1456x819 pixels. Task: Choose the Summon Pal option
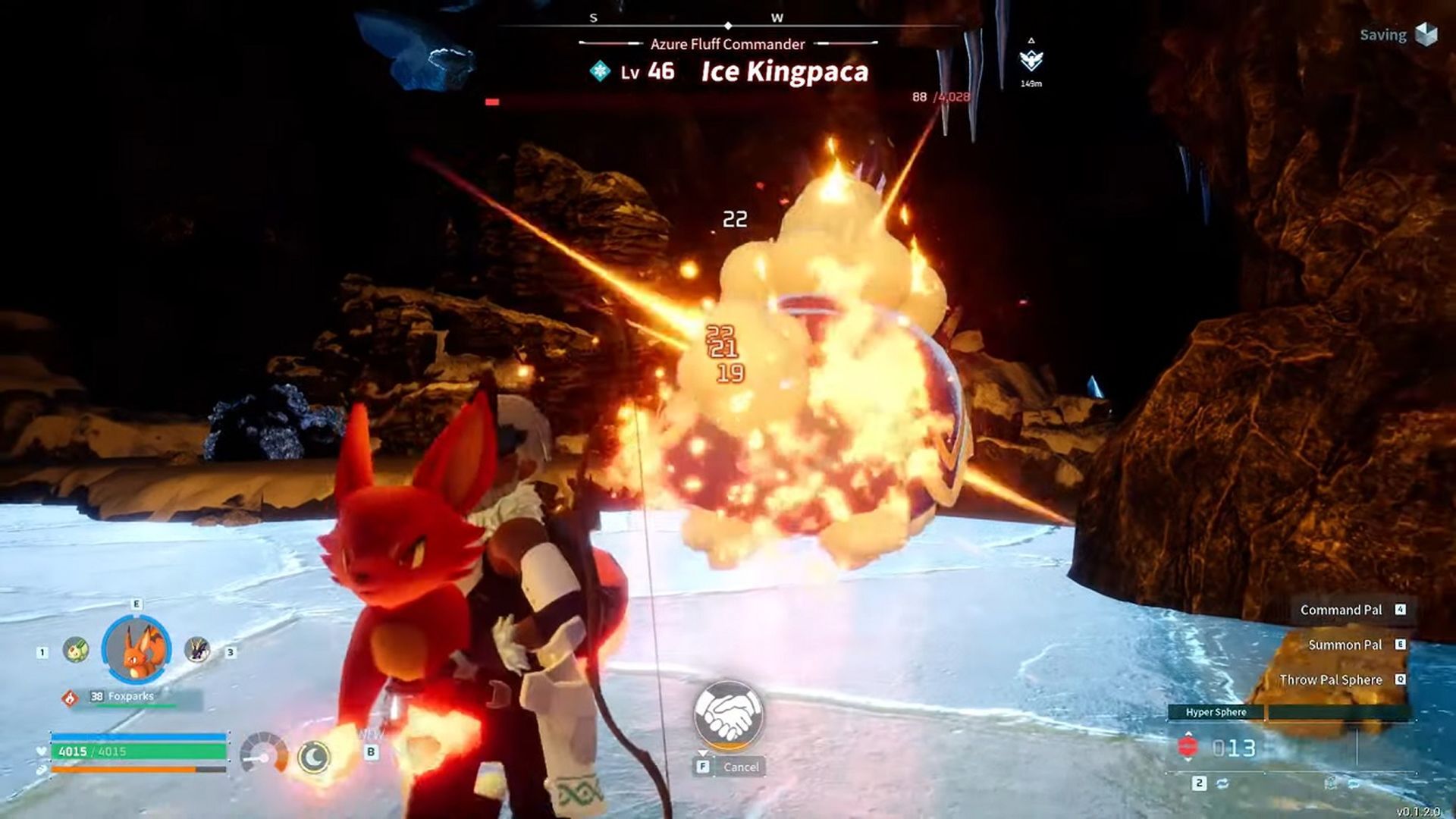[1345, 645]
